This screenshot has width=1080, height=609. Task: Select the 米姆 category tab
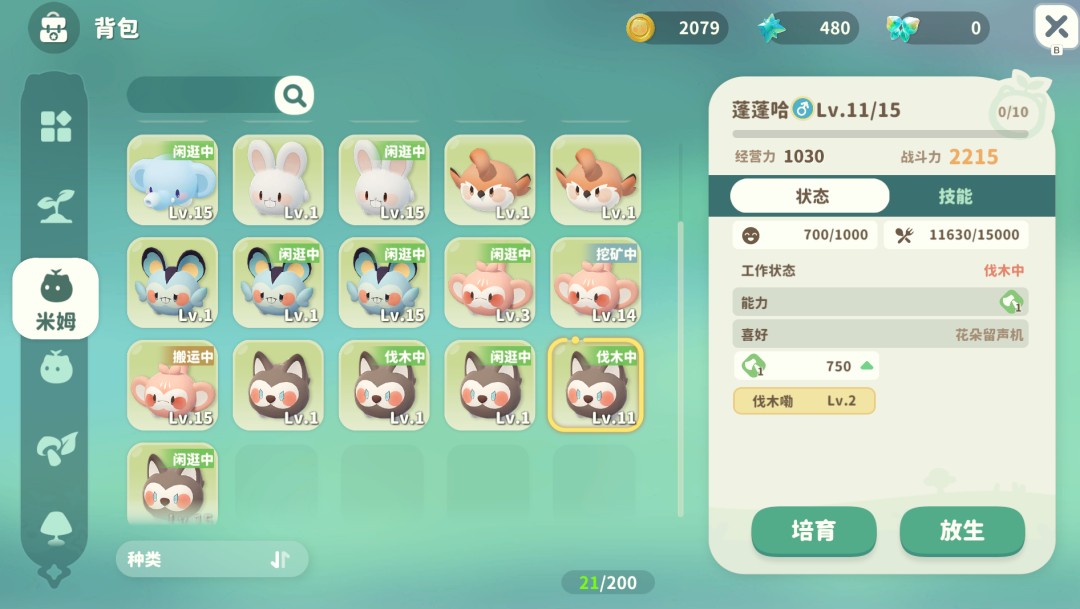[x=55, y=298]
